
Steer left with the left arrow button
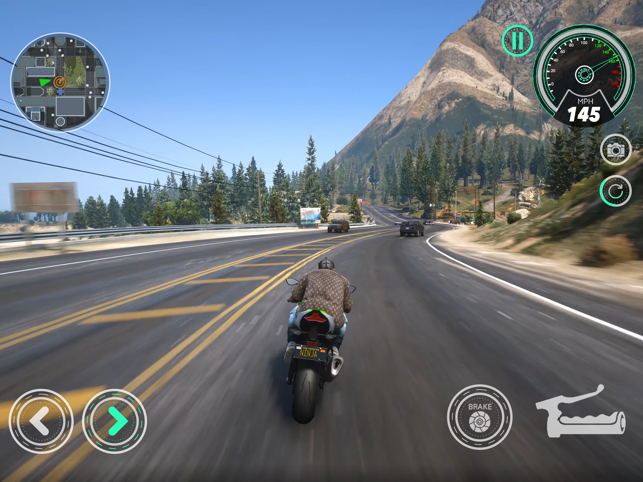point(41,421)
